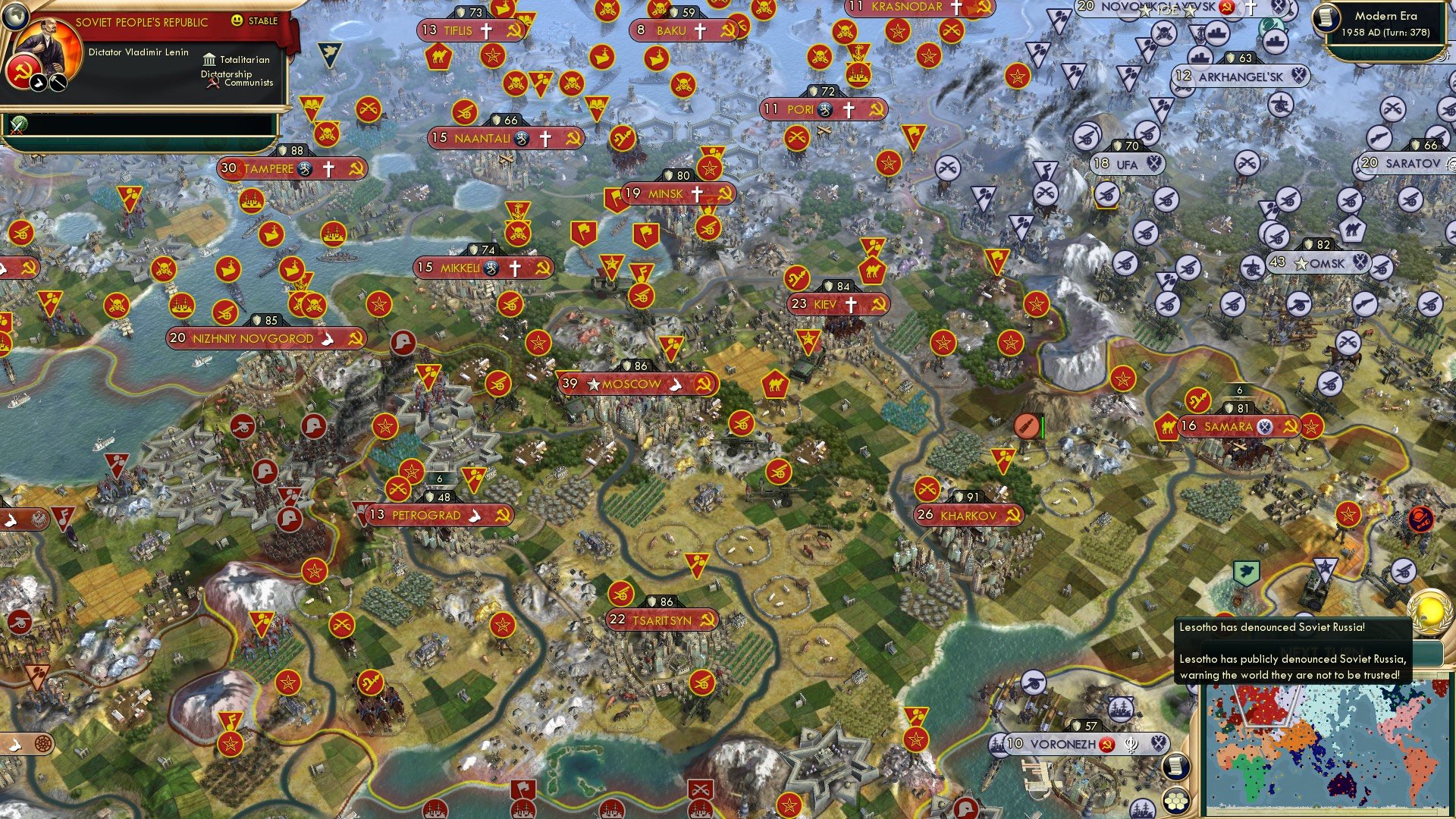
Task: Open the notification scroll log icon
Action: pos(1176,765)
